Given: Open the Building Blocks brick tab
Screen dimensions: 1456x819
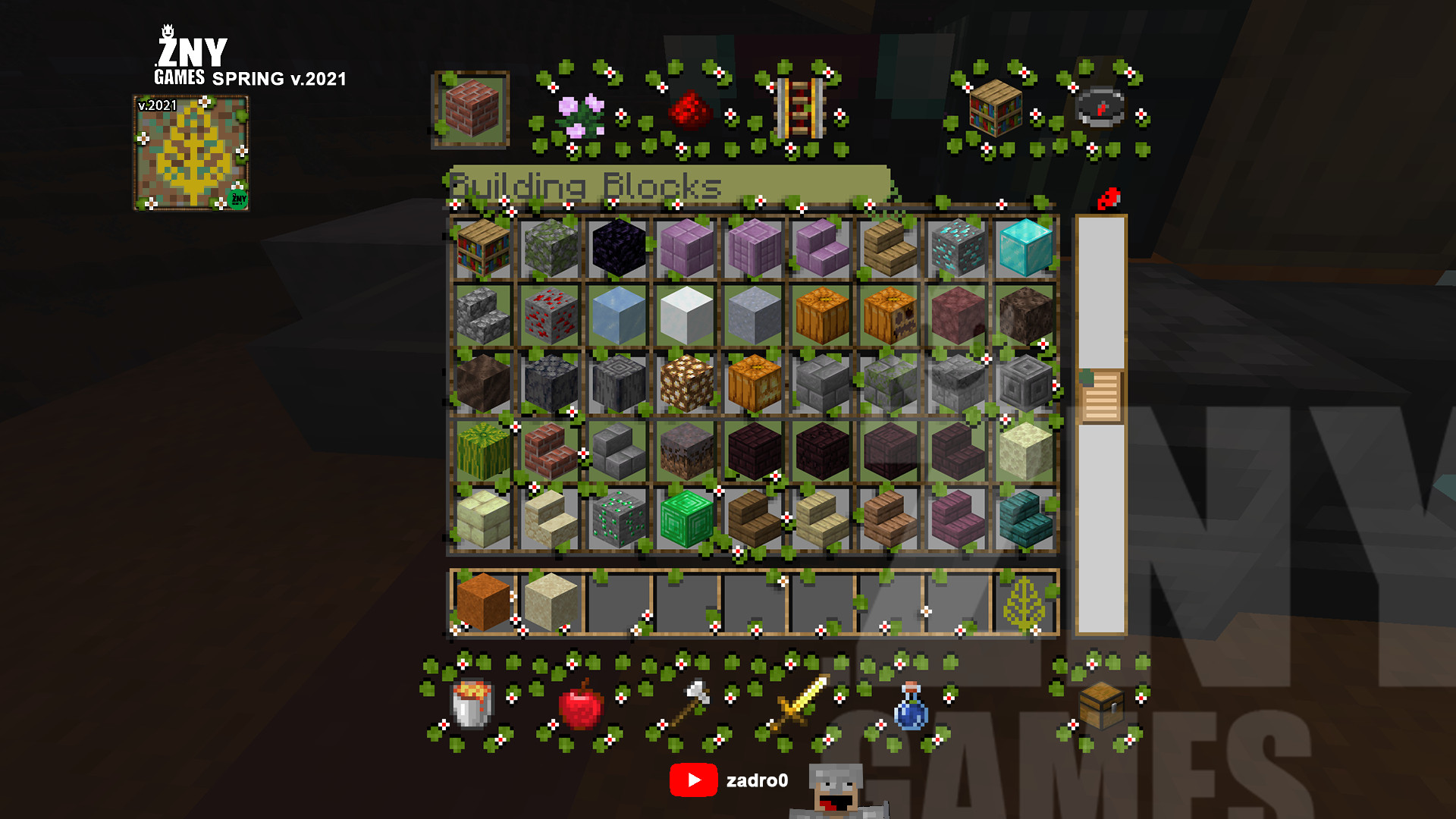Looking at the screenshot, I should tap(472, 108).
